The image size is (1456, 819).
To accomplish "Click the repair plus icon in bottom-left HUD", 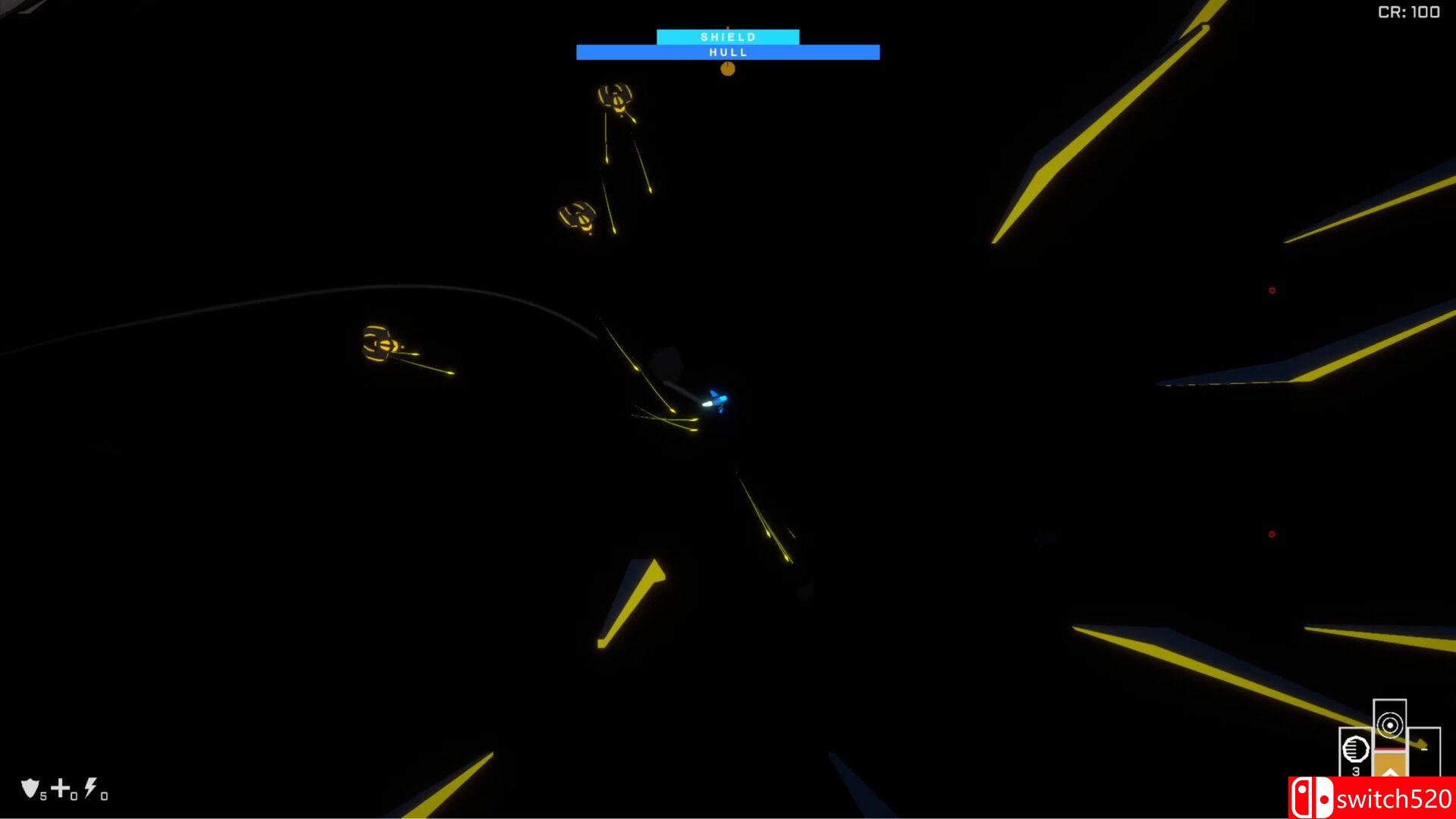I will (59, 787).
